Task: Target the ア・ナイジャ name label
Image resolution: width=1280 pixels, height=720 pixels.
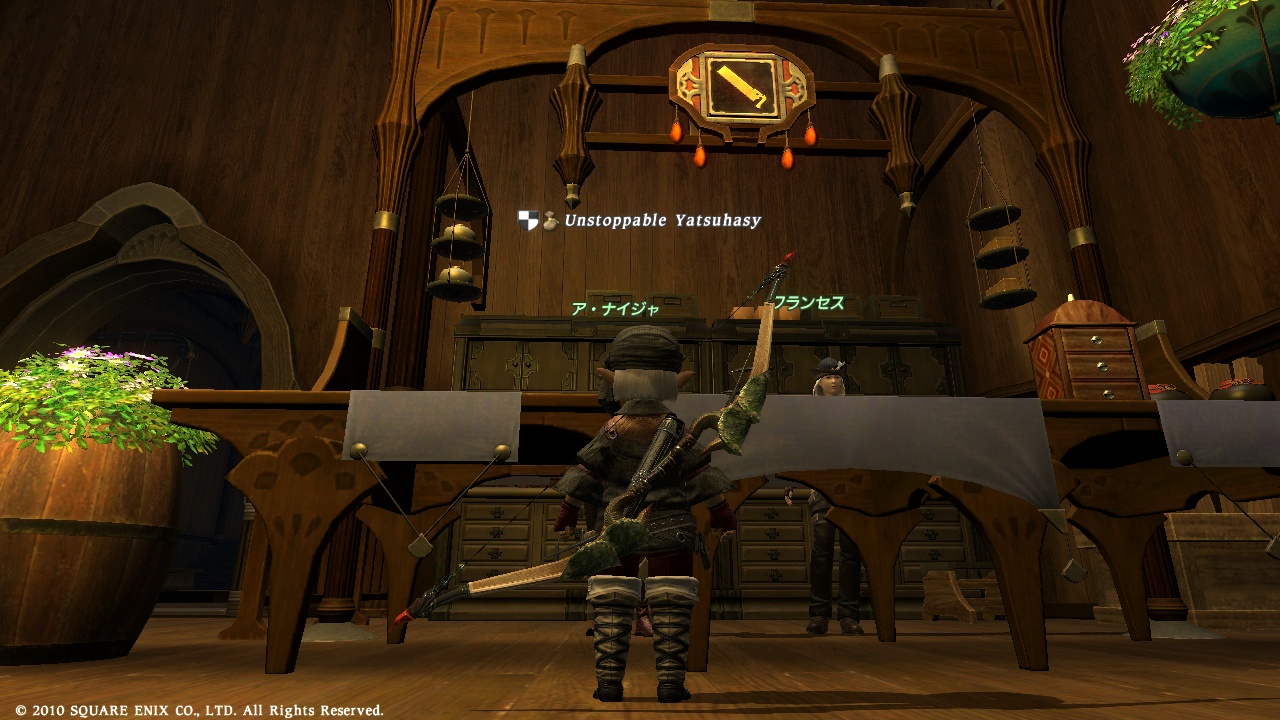Action: click(x=615, y=309)
